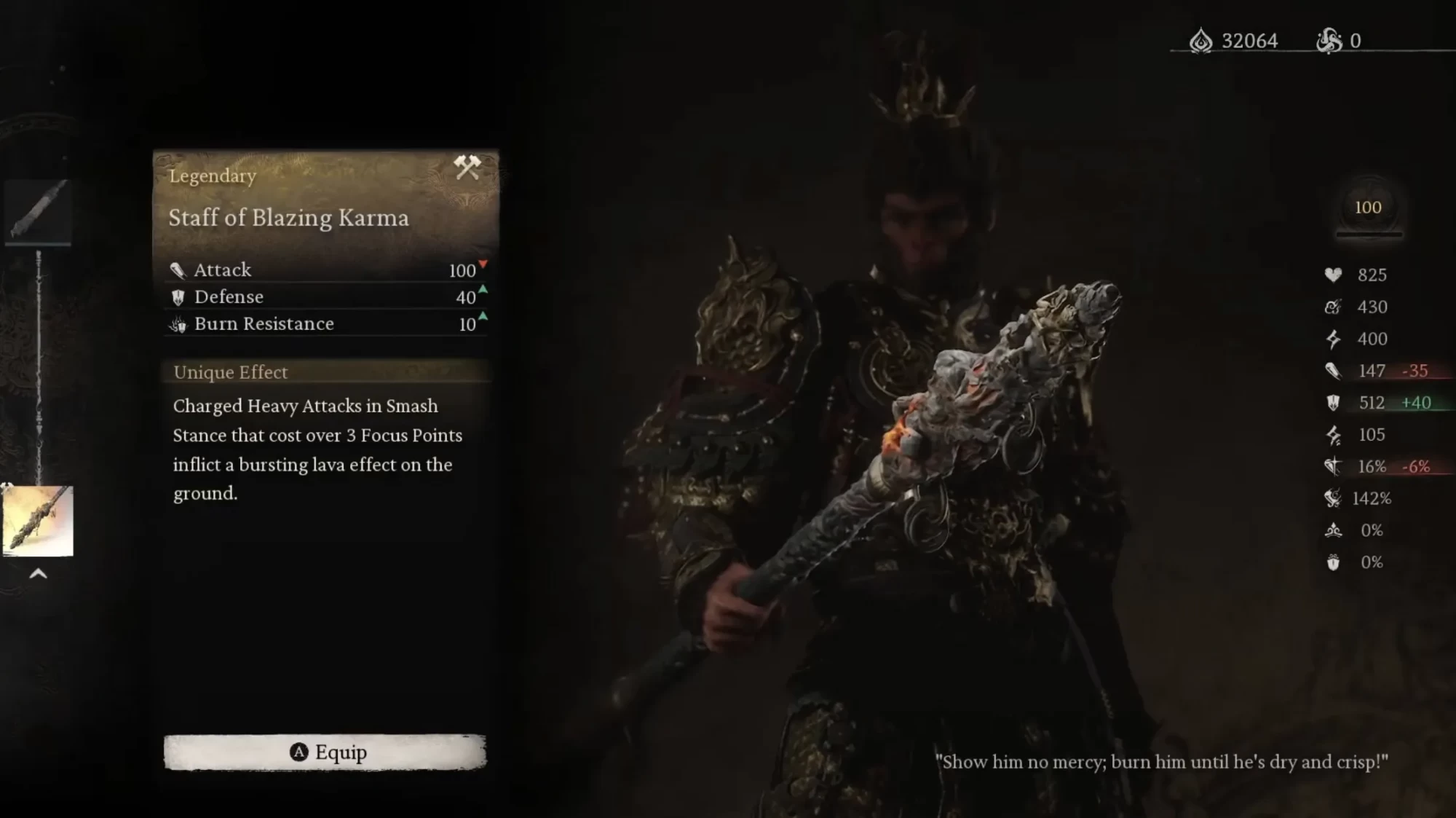Equip the Staff of Blazing Karma
Viewport: 1456px width, 818px height.
tap(325, 752)
